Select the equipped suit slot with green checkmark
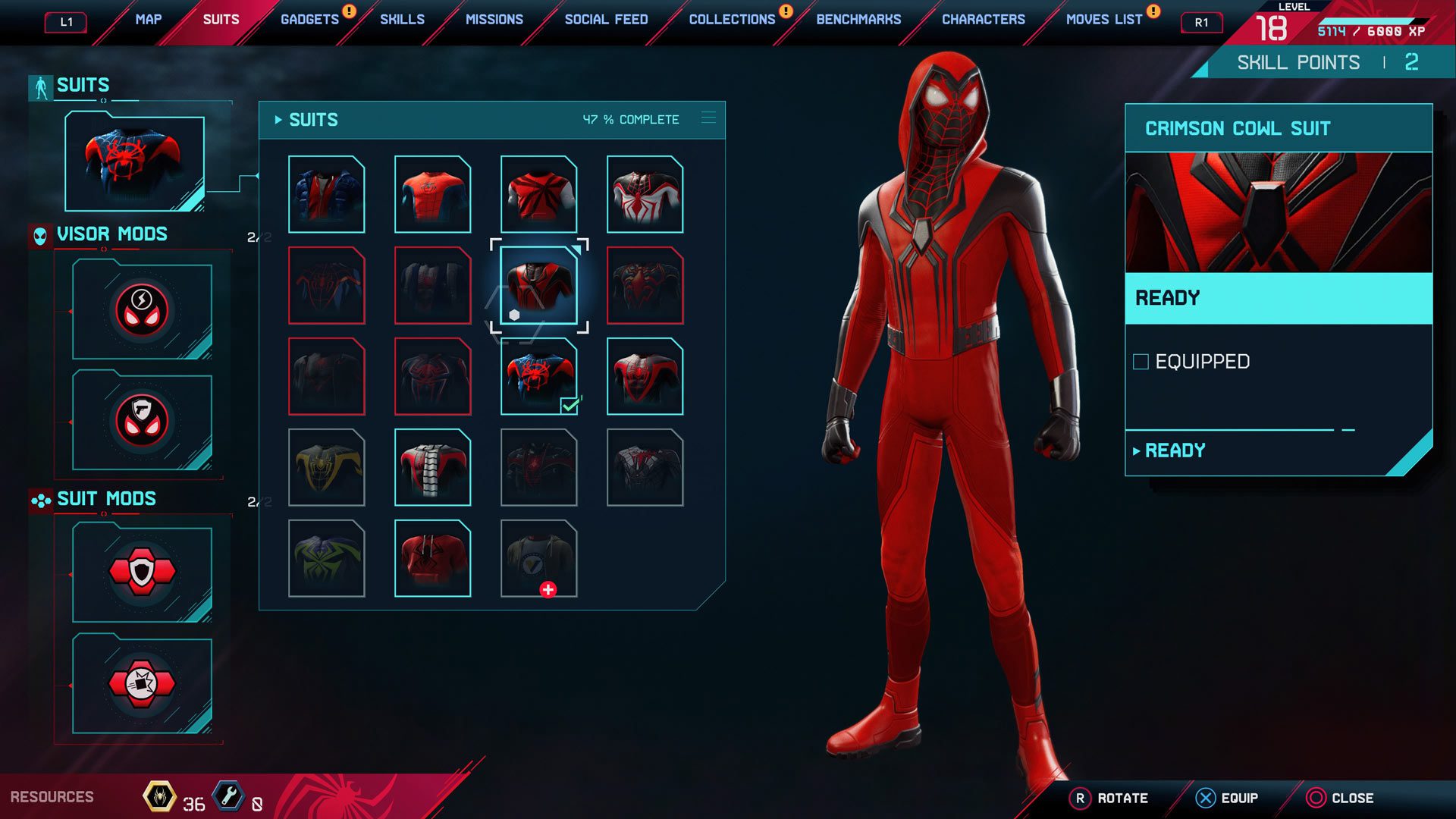This screenshot has height=819, width=1456. coord(538,376)
